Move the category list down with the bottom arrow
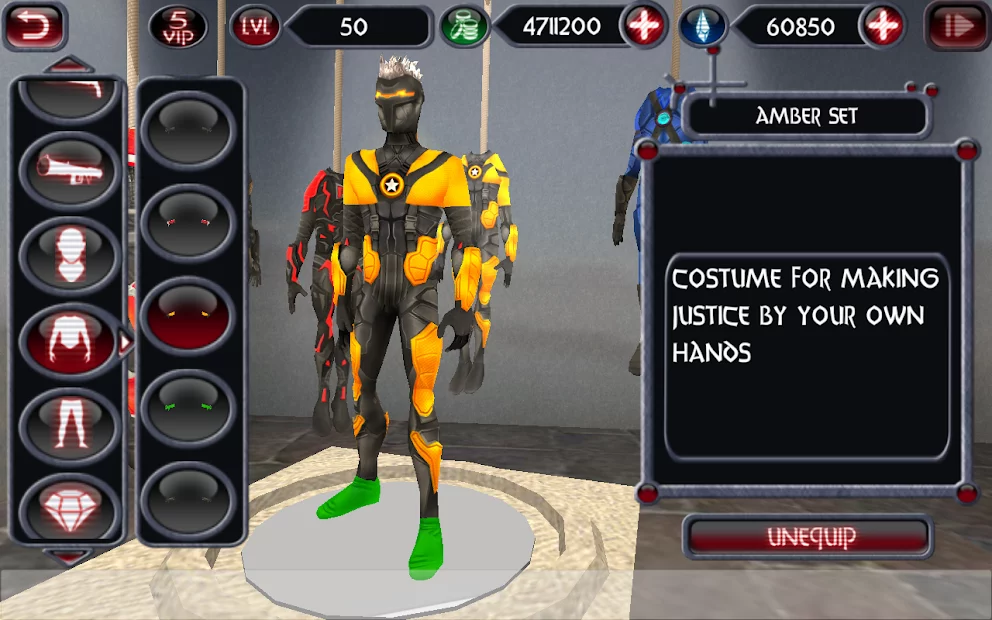Image resolution: width=992 pixels, height=620 pixels. pyautogui.click(x=69, y=555)
